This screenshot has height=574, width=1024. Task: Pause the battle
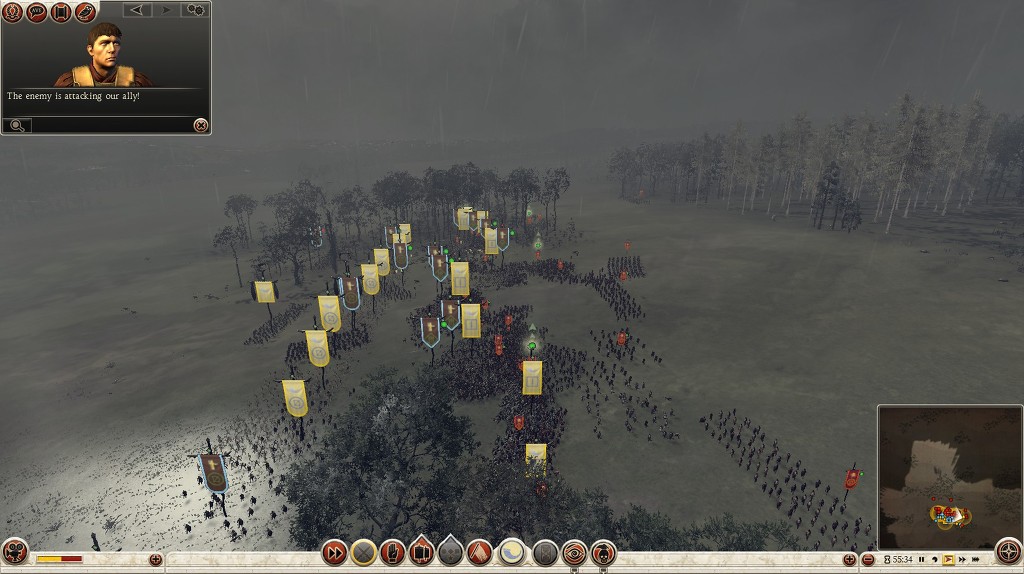click(x=922, y=560)
